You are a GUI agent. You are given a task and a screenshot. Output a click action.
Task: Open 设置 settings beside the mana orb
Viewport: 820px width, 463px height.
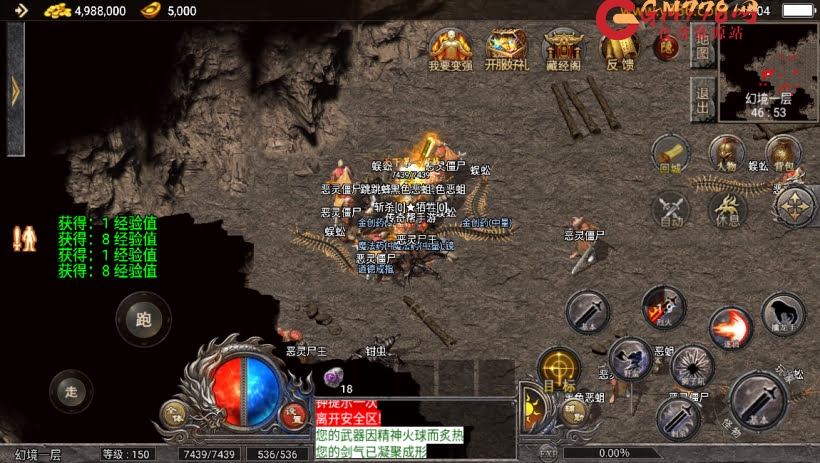(292, 413)
